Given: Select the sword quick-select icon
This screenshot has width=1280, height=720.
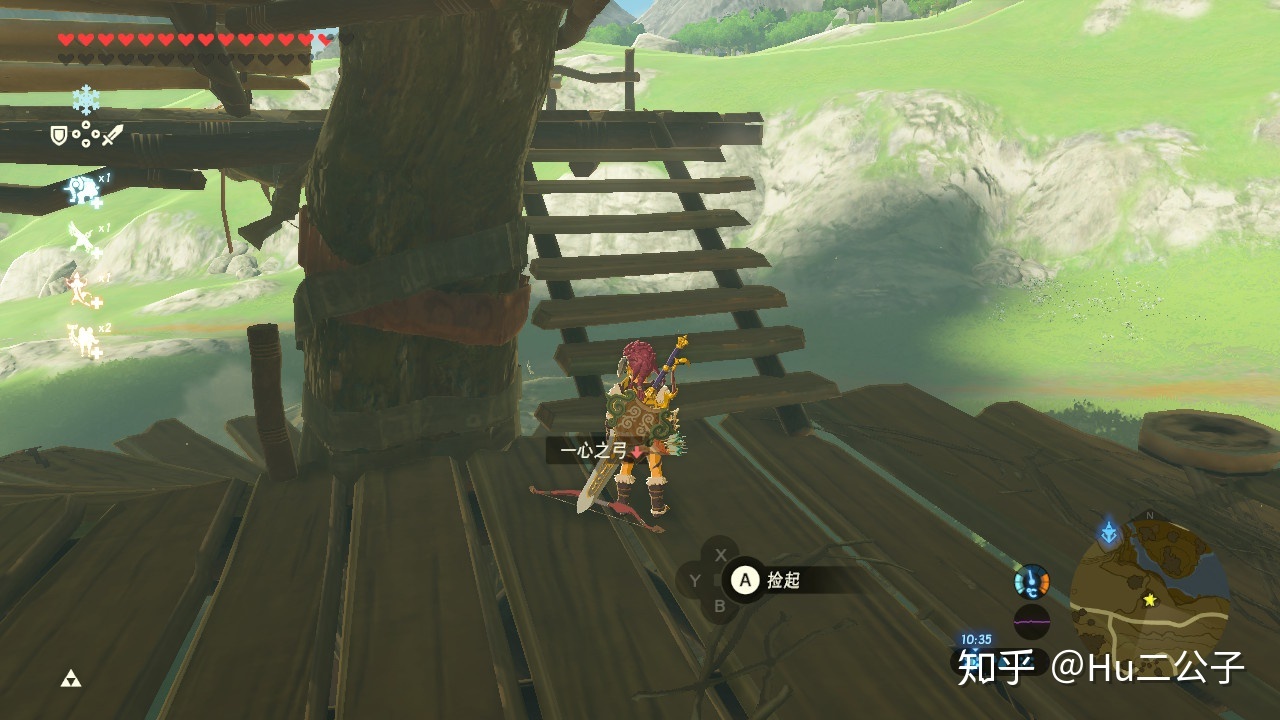Looking at the screenshot, I should click(112, 135).
